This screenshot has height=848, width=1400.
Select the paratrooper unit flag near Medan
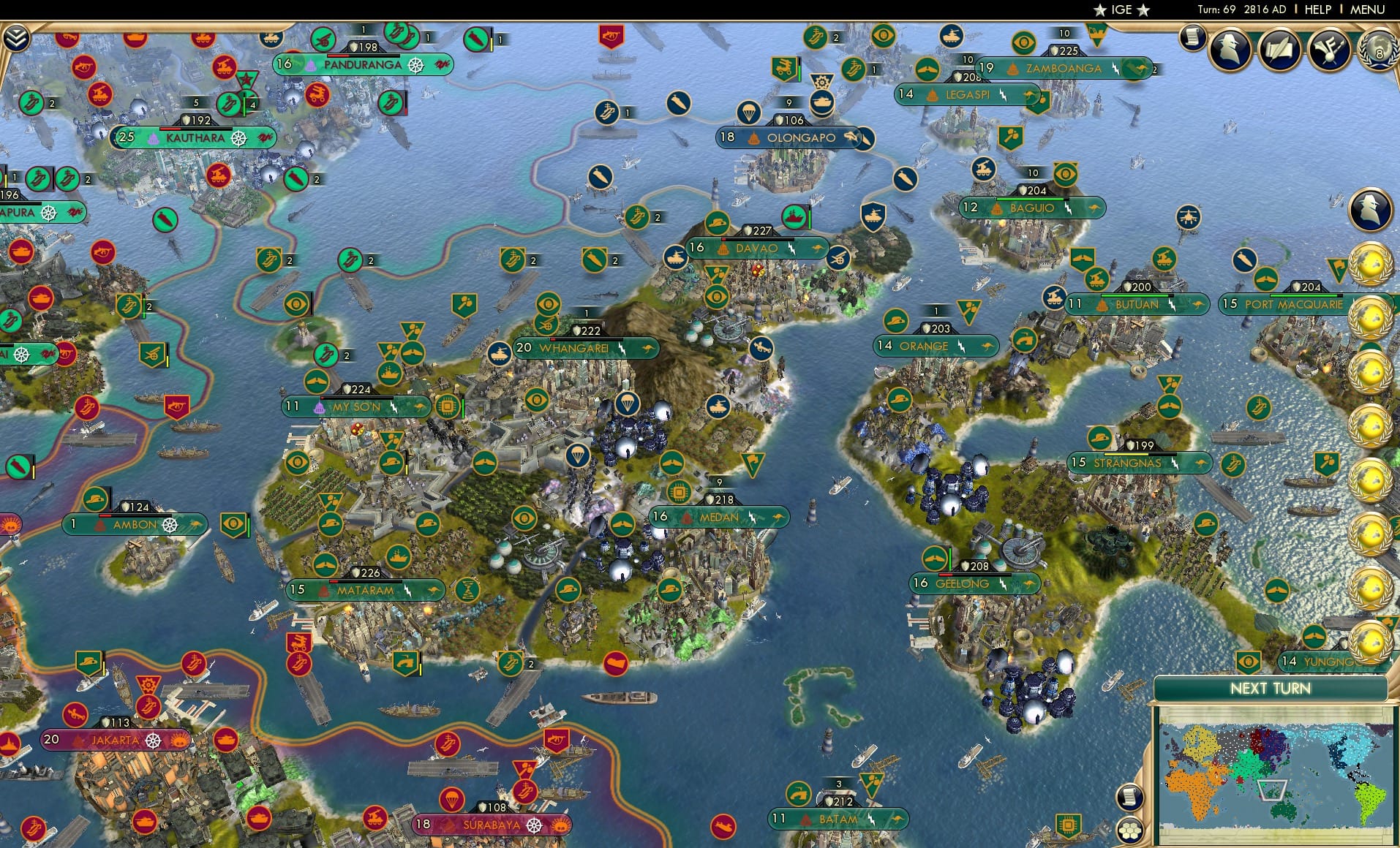pyautogui.click(x=627, y=404)
